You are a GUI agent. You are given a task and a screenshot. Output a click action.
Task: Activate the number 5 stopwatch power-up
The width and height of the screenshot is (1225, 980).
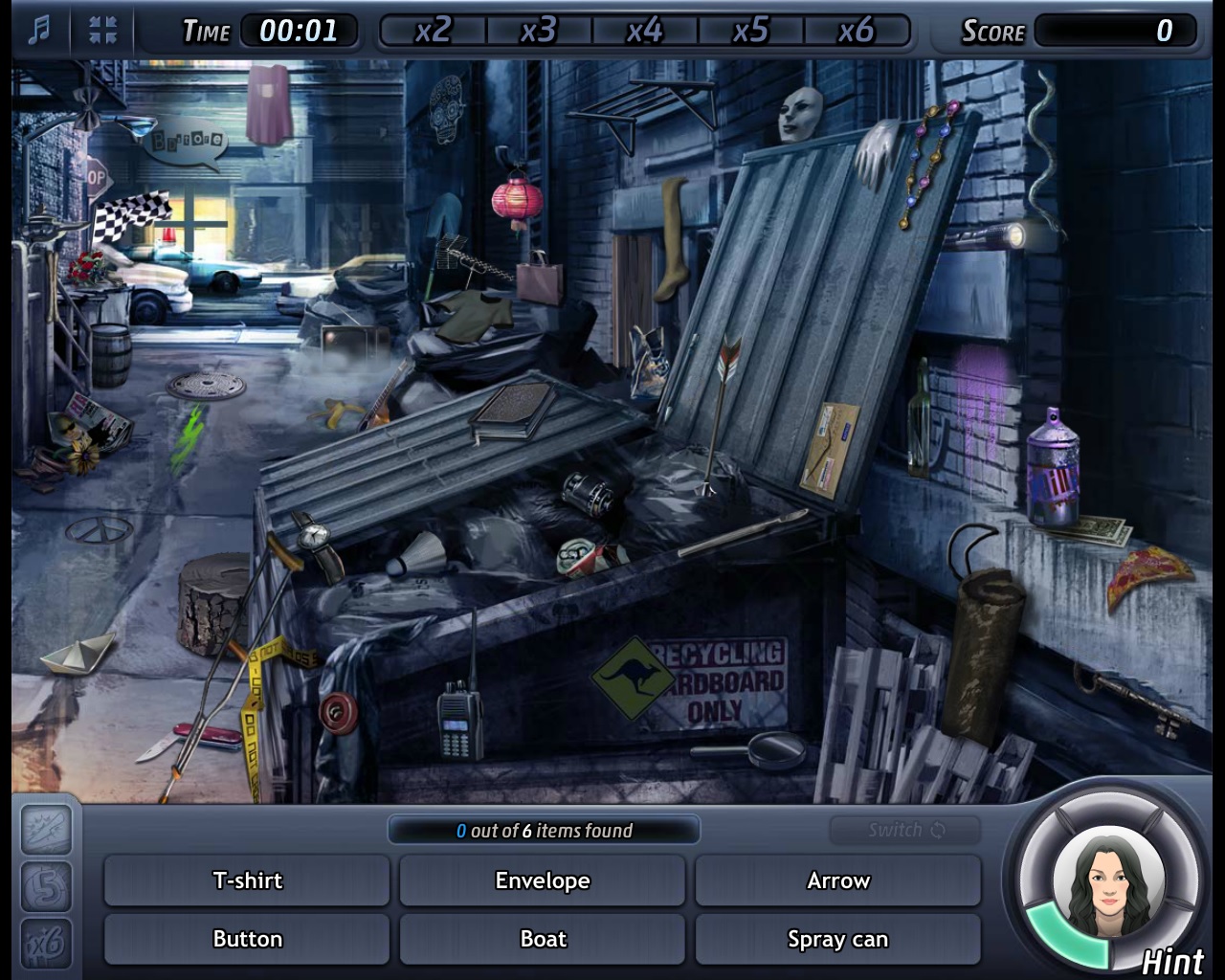click(x=47, y=886)
